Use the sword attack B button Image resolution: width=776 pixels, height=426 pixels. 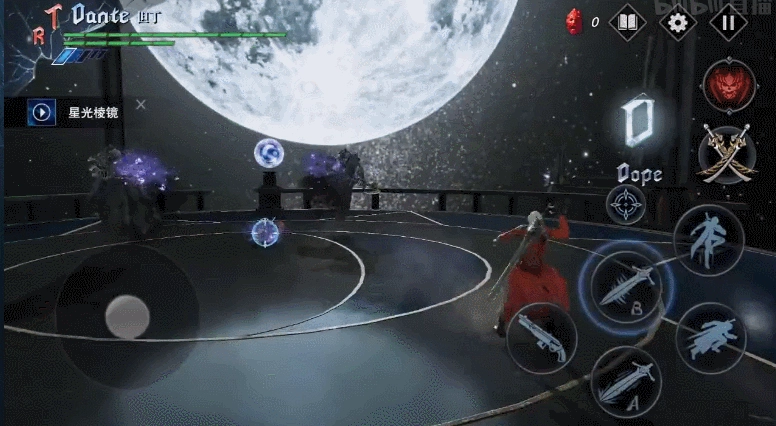coord(626,285)
